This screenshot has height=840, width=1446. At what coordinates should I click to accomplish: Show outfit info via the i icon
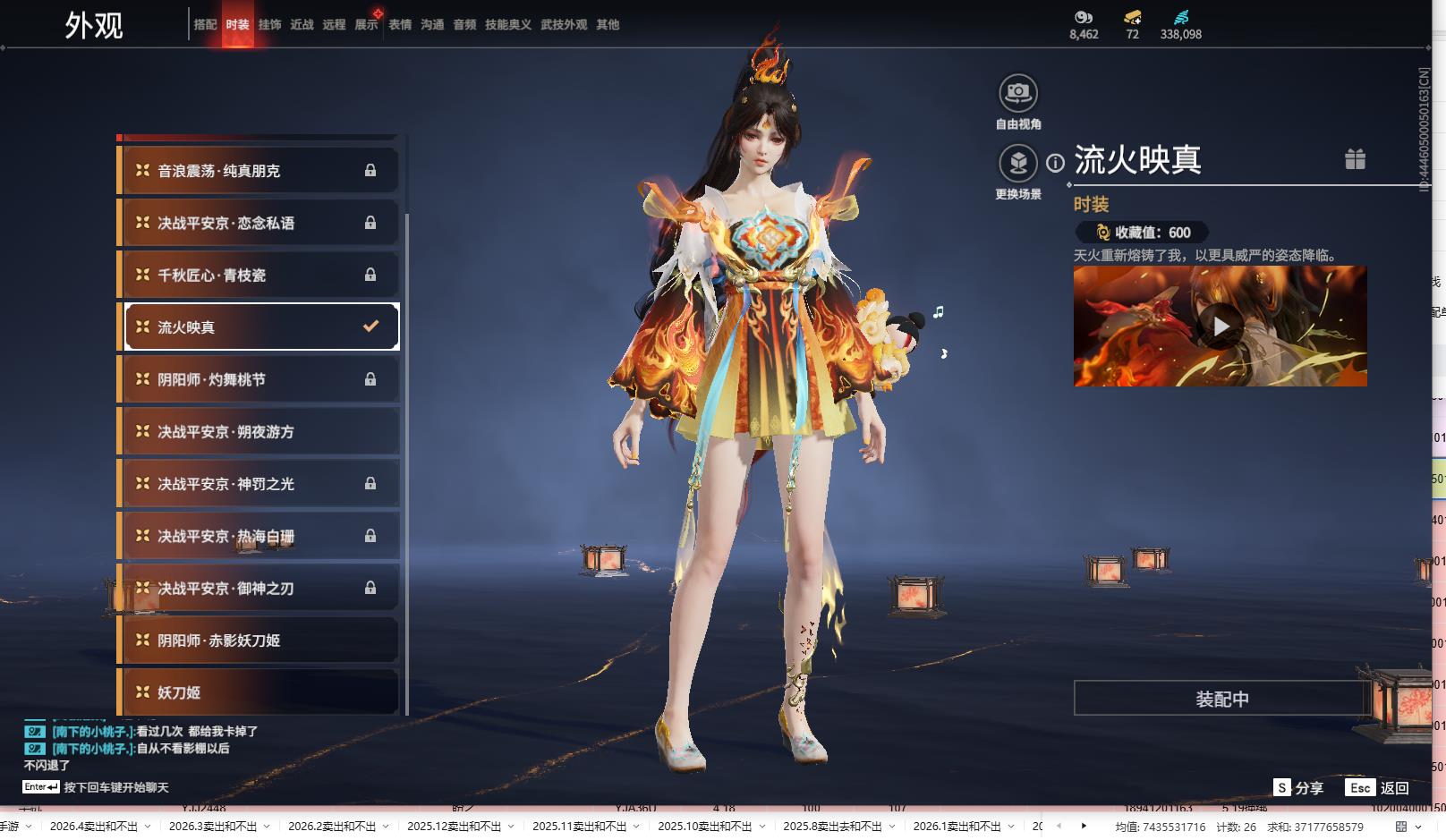[x=1056, y=163]
